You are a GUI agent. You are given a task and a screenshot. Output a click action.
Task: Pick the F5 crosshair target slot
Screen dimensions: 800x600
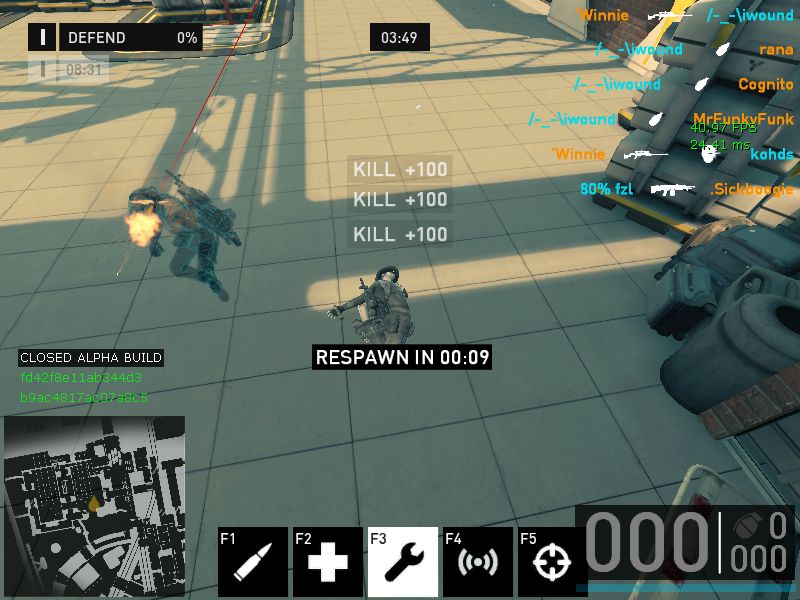(550, 562)
